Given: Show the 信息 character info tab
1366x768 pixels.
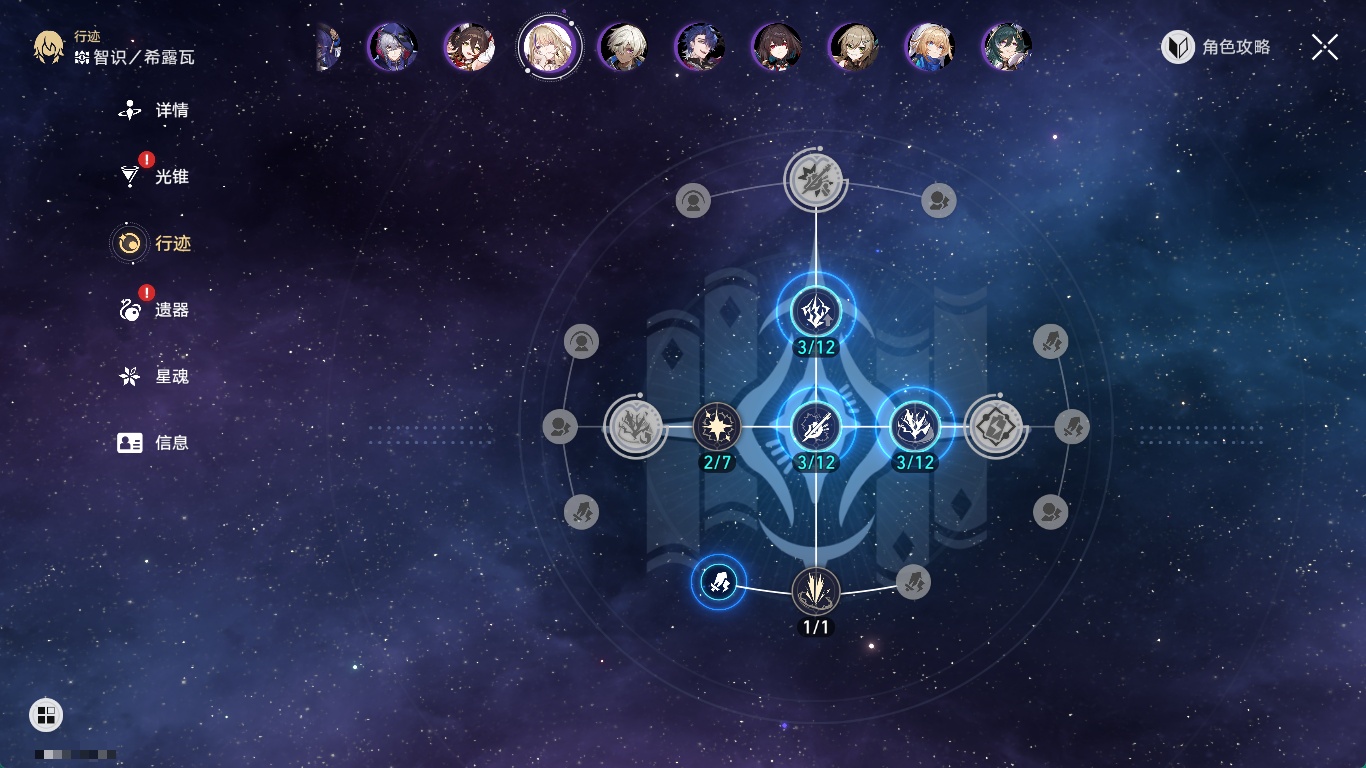Looking at the screenshot, I should pos(154,442).
